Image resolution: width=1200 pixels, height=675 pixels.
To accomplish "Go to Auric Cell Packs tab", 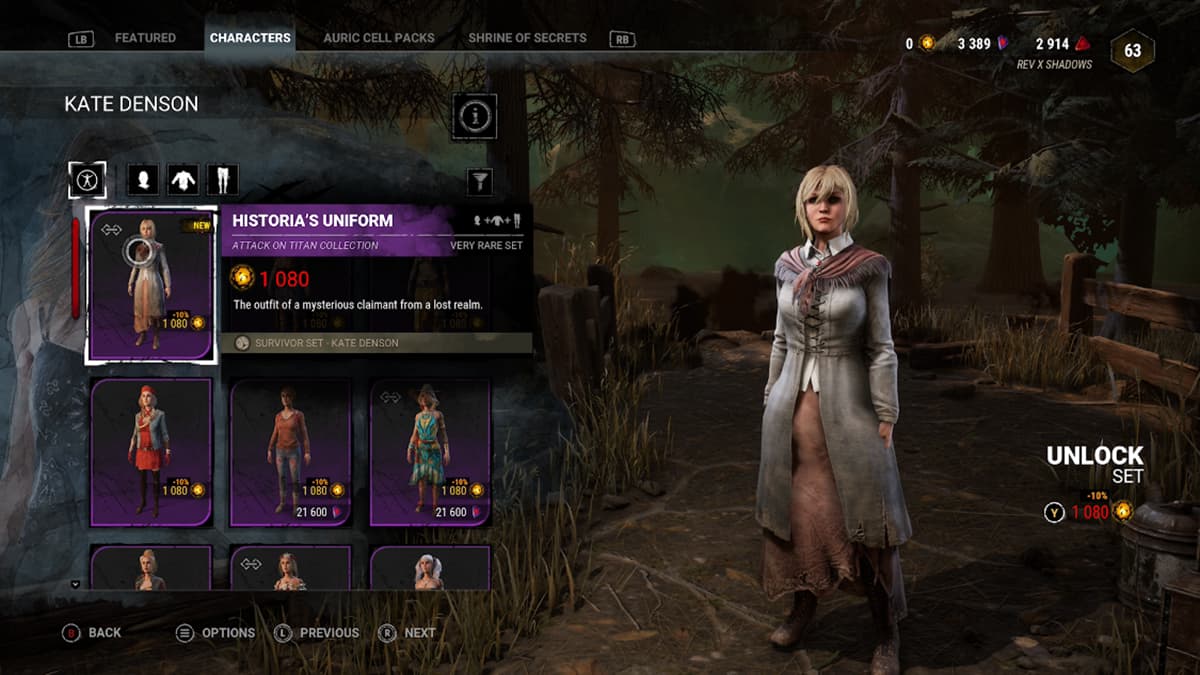I will click(x=379, y=38).
